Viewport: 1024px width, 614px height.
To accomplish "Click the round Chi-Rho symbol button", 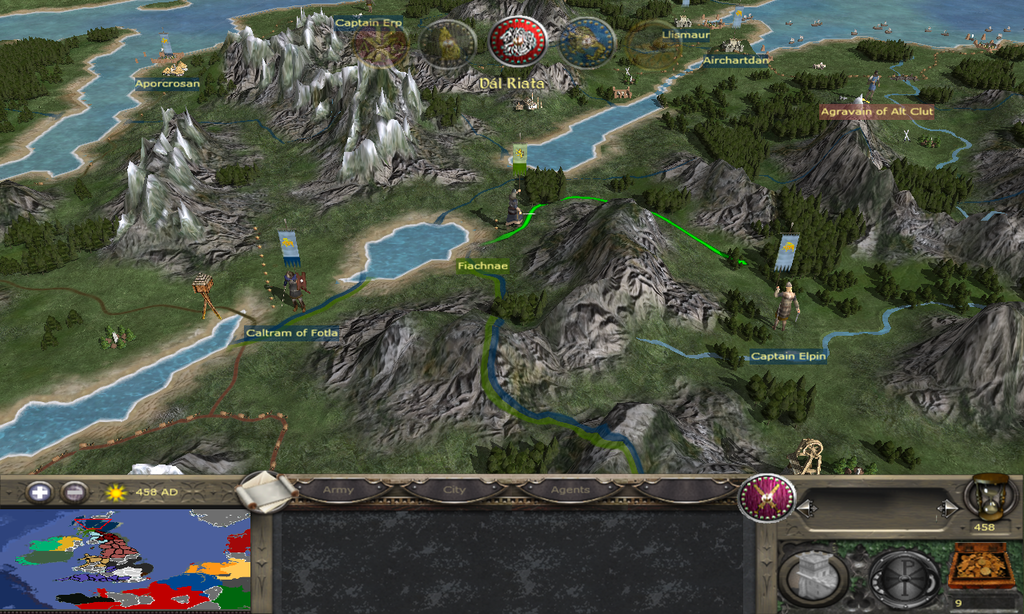I will [902, 578].
